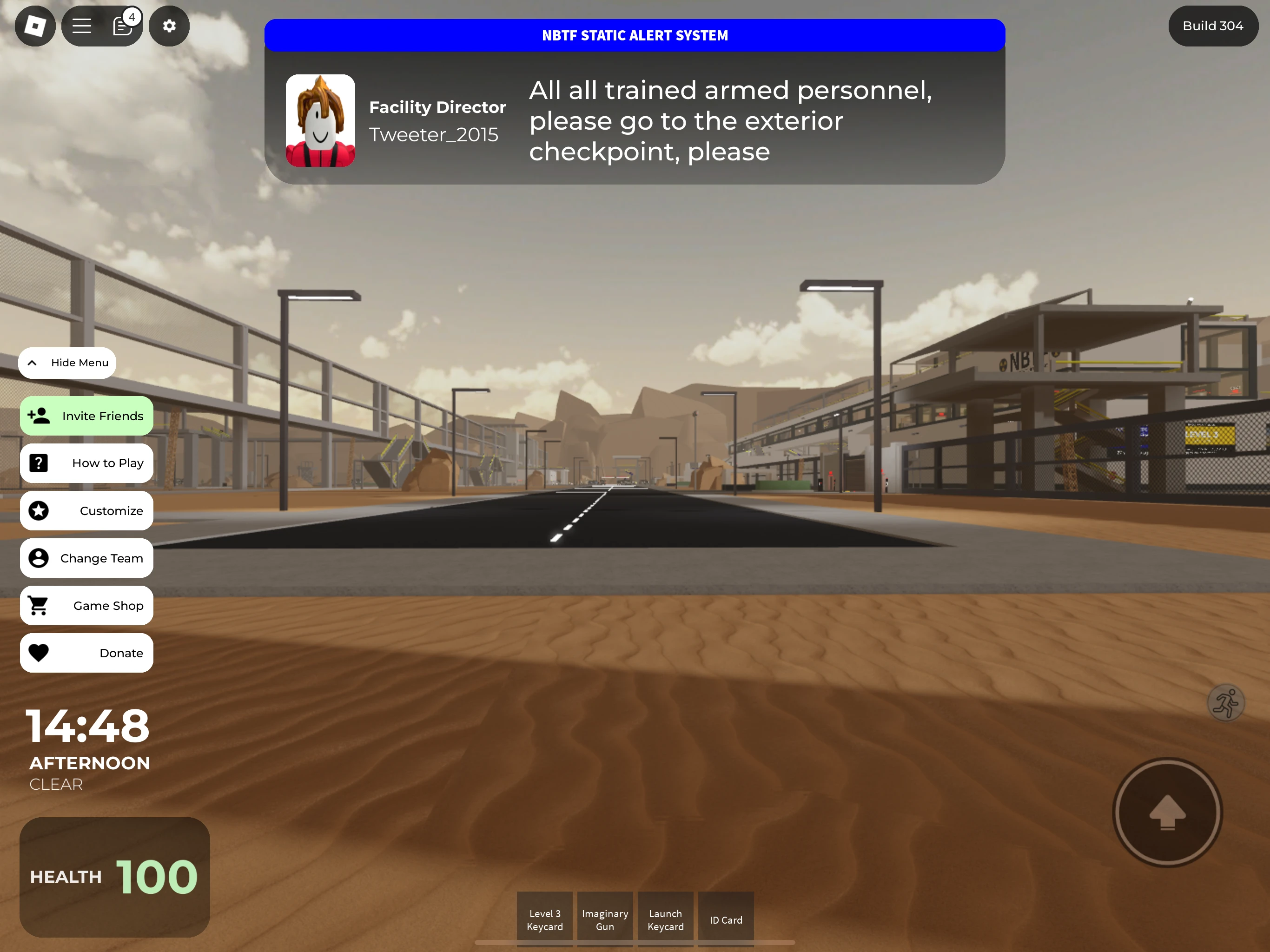Click the Build 304 button

pos(1212,26)
